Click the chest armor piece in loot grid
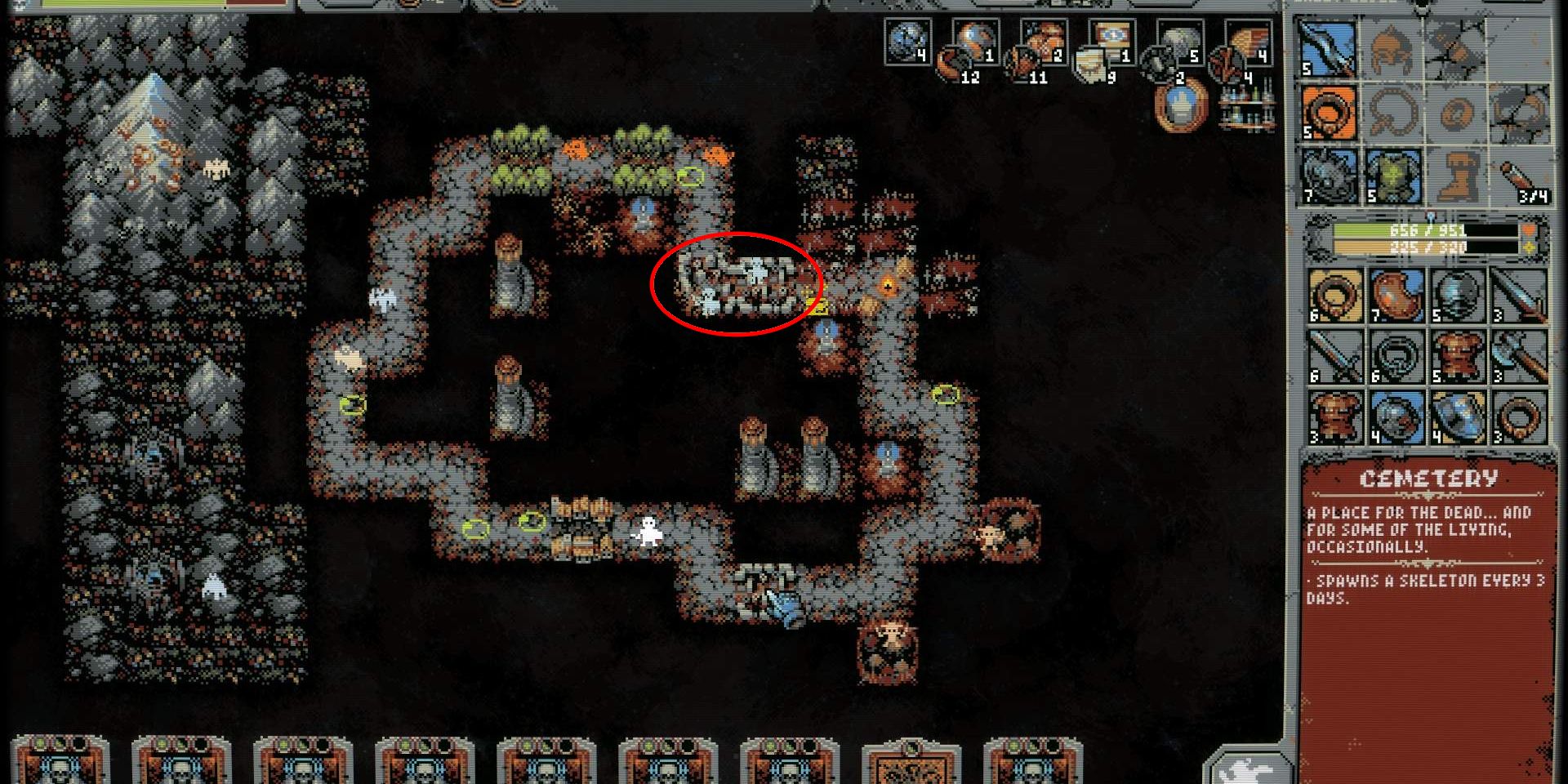 [1459, 355]
